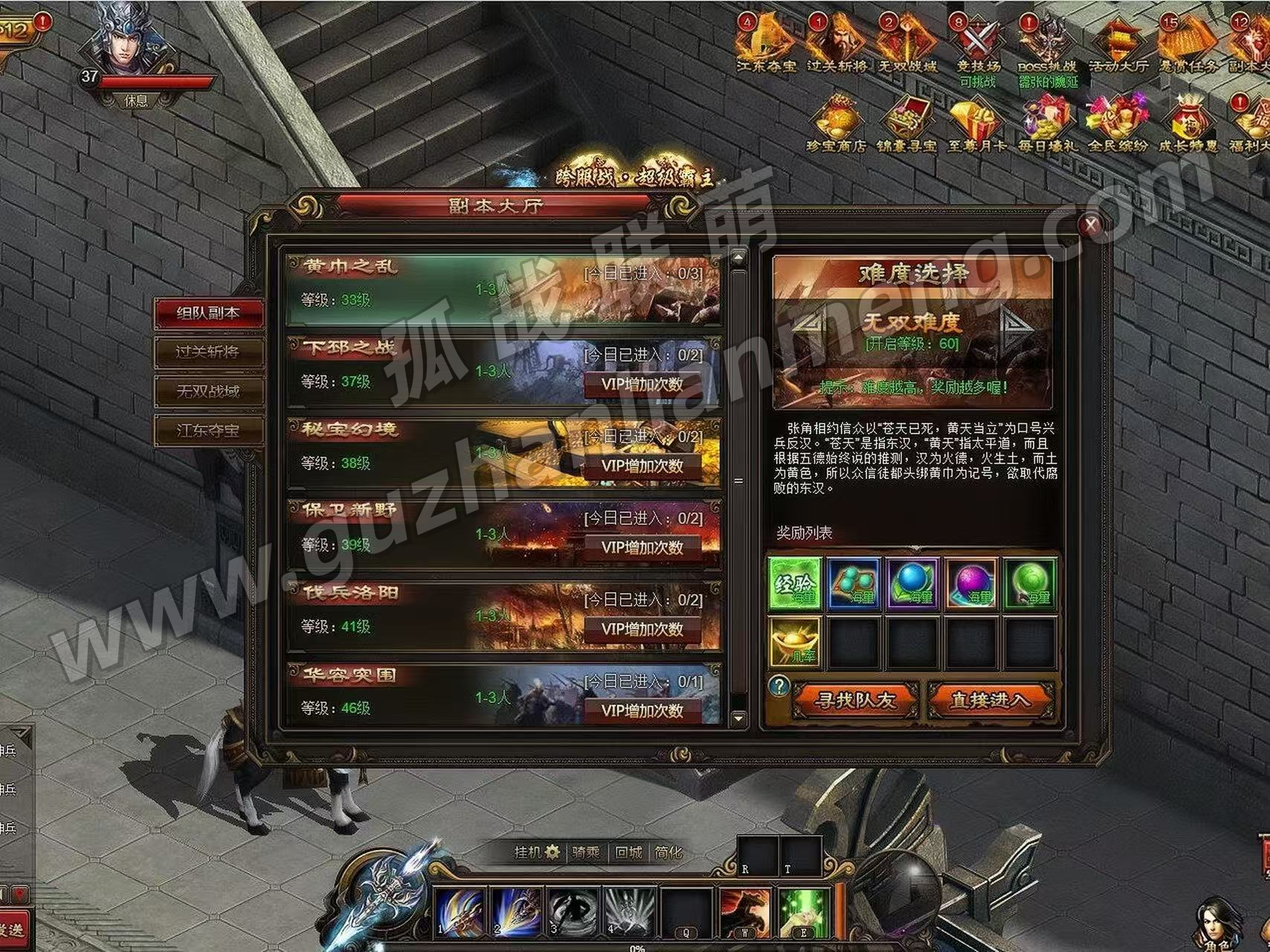Toggle 挂机 auto-battle mode

[x=536, y=852]
